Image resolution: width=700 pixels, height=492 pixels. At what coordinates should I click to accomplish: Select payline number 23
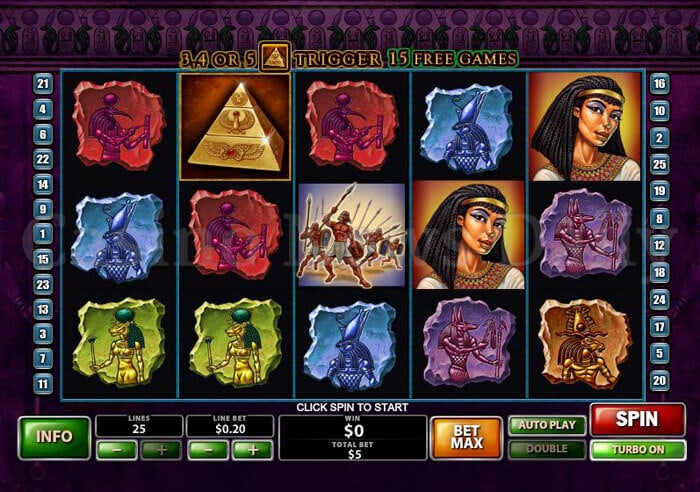point(42,284)
